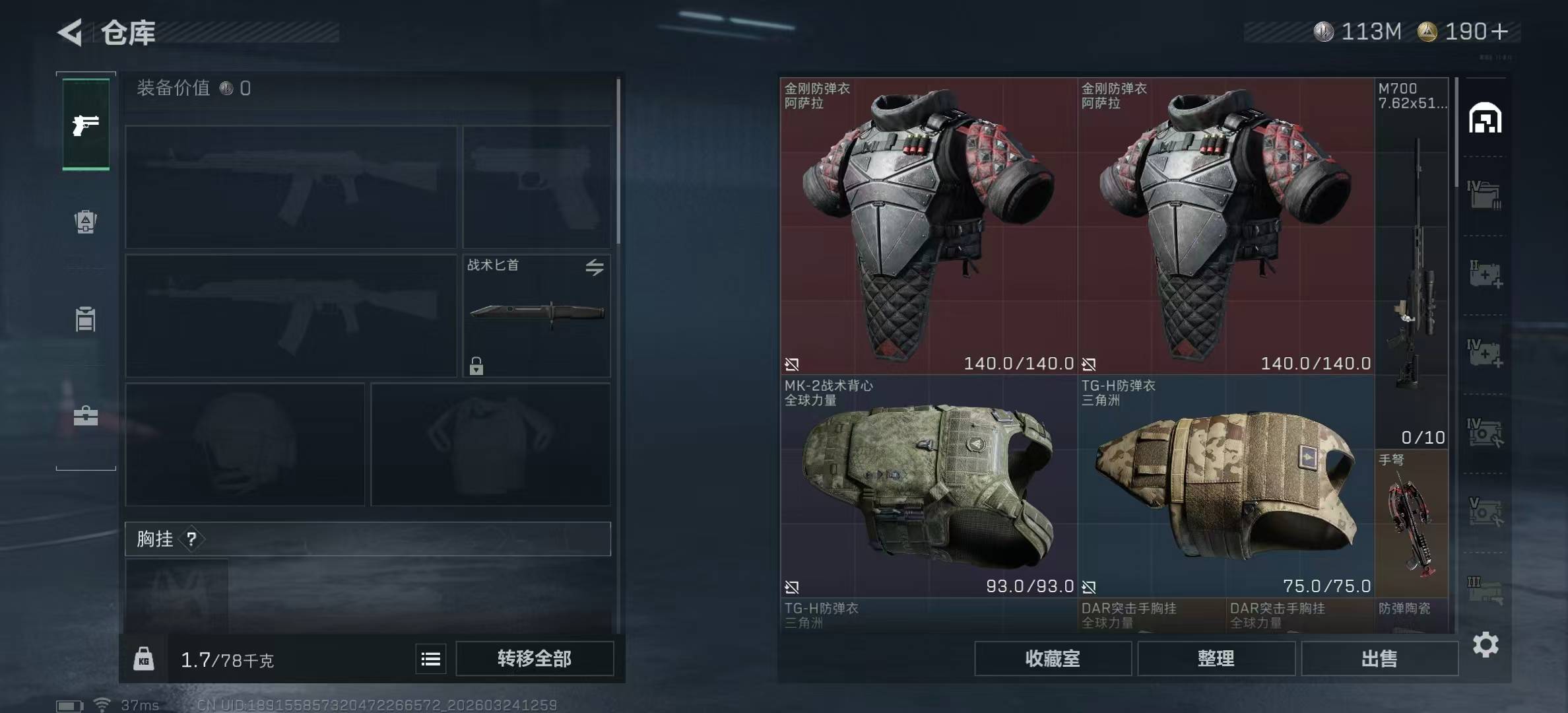Switch to the pistol weapons tab
The width and height of the screenshot is (1568, 713).
pyautogui.click(x=86, y=125)
